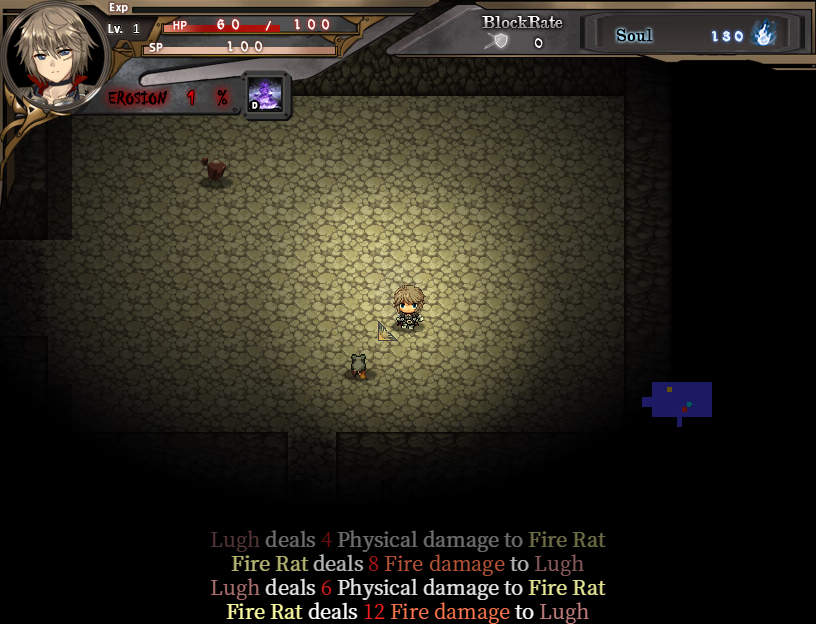Click the purple flame skill icon
816x624 pixels.
[266, 95]
